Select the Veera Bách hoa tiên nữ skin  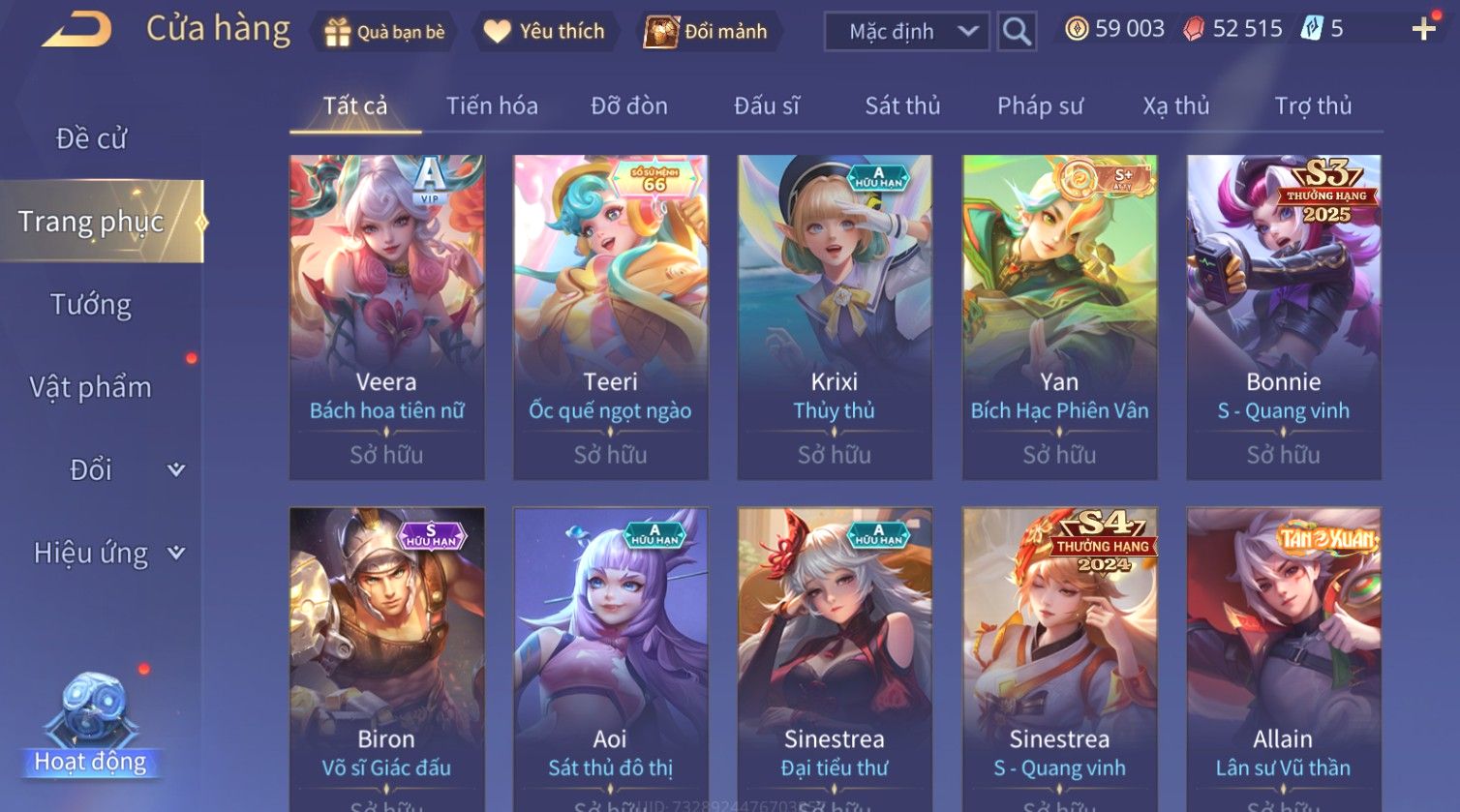pos(386,316)
